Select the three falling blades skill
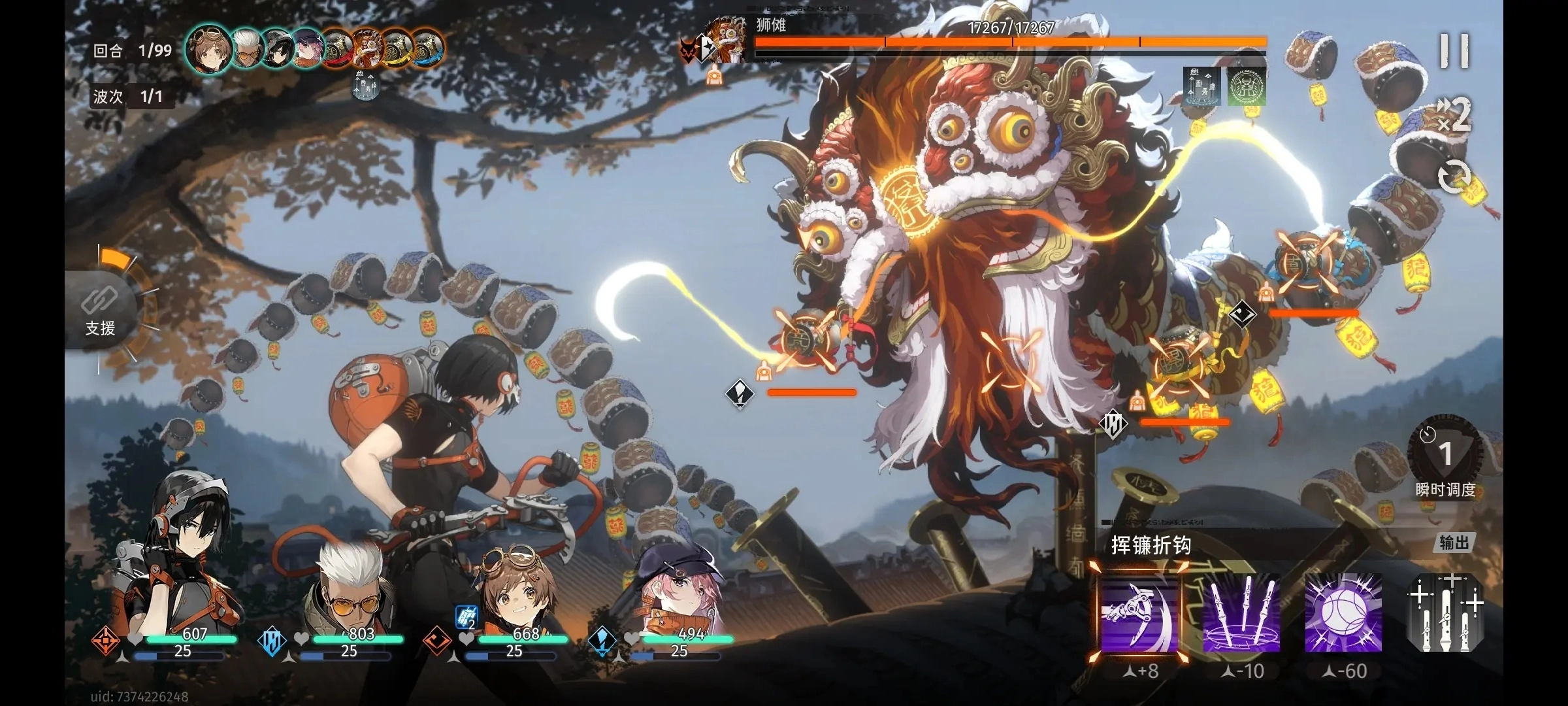1568x706 pixels. pos(1241,613)
